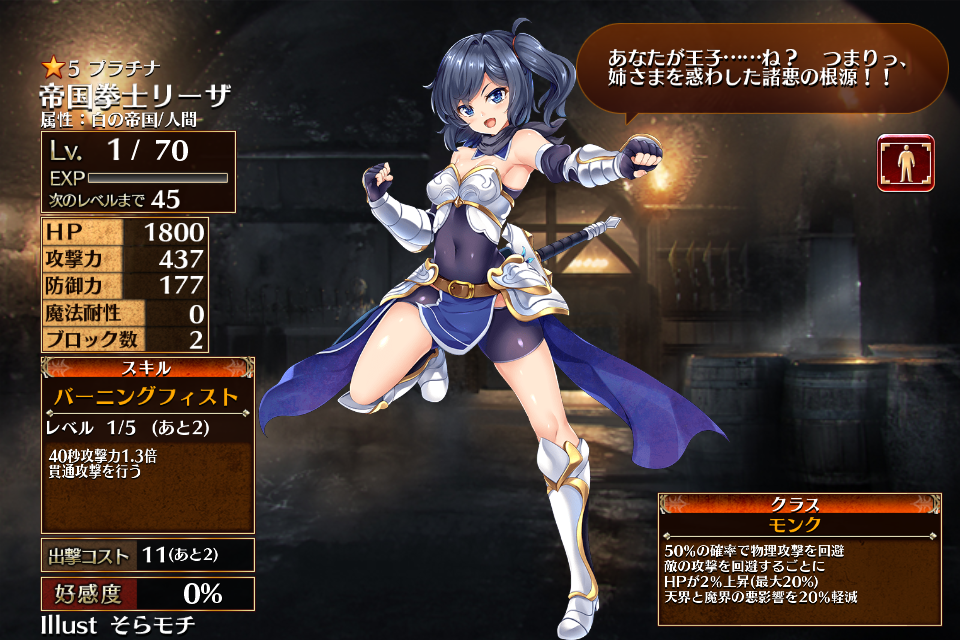Toggle the red character silhouette view button
Screen dimensions: 960x640
(906, 163)
